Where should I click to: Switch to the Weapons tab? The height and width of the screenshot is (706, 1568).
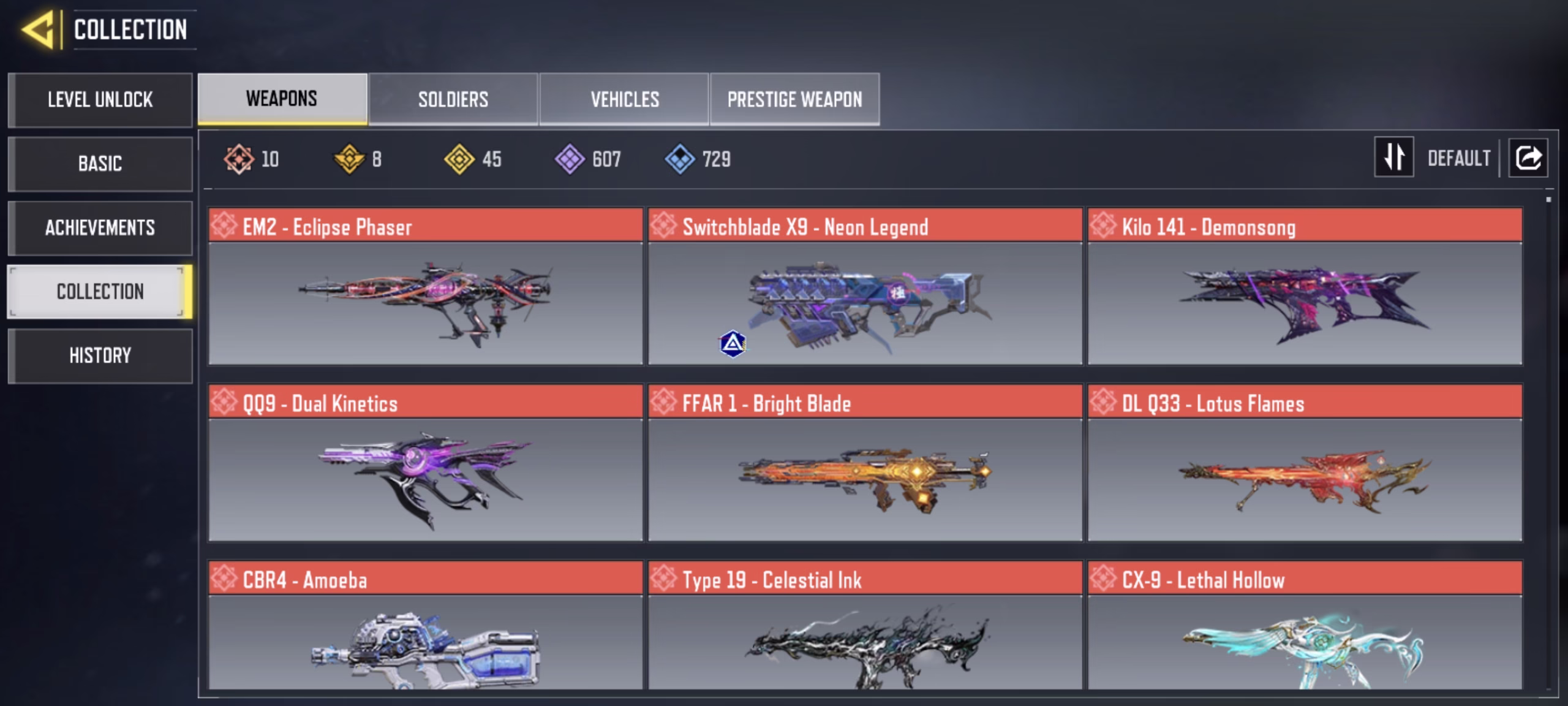click(x=282, y=99)
